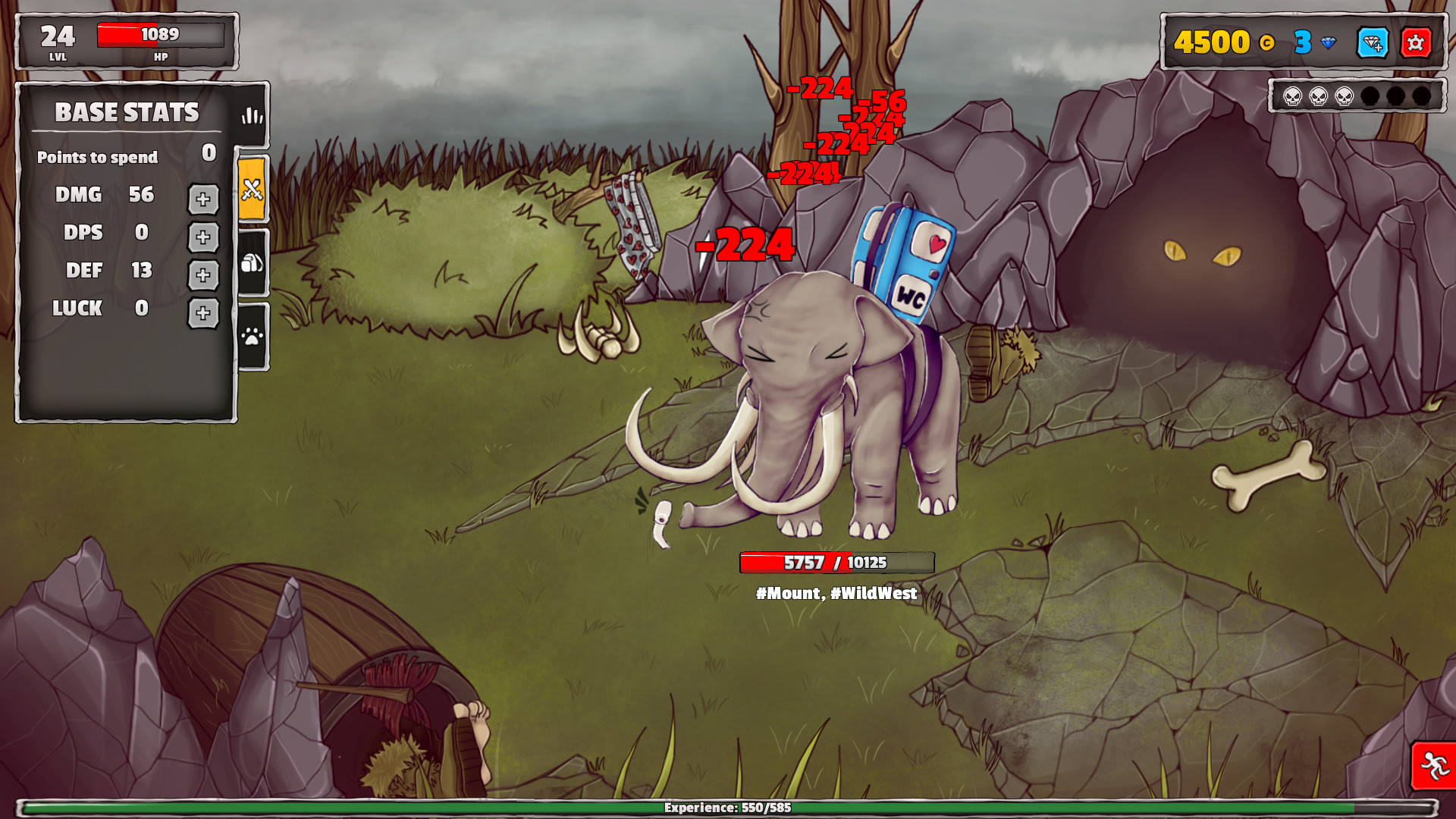Click the blue diamond icon beside the 3
Screen dimensions: 1456x819
1327,43
